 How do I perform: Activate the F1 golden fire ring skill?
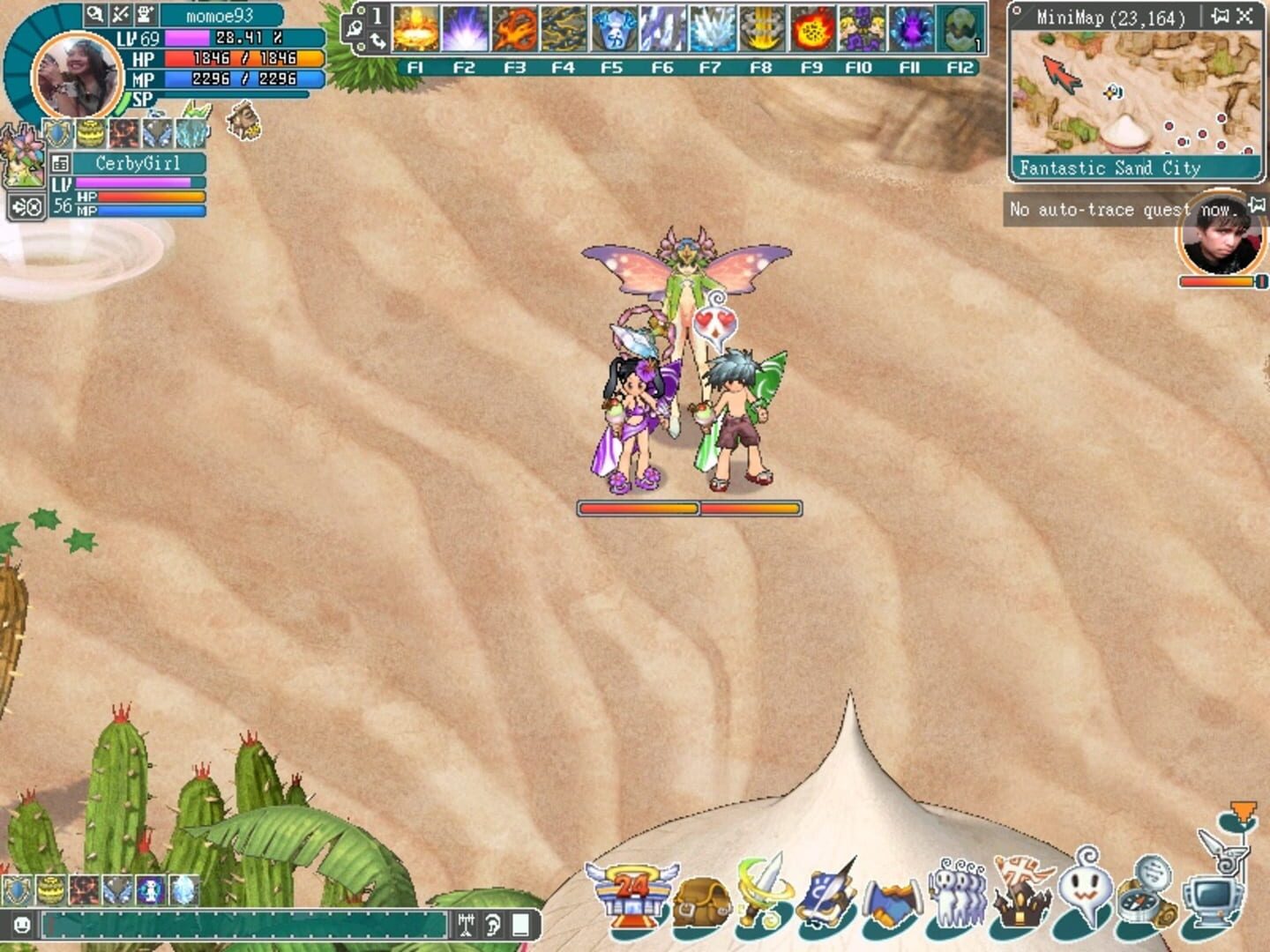pos(415,29)
